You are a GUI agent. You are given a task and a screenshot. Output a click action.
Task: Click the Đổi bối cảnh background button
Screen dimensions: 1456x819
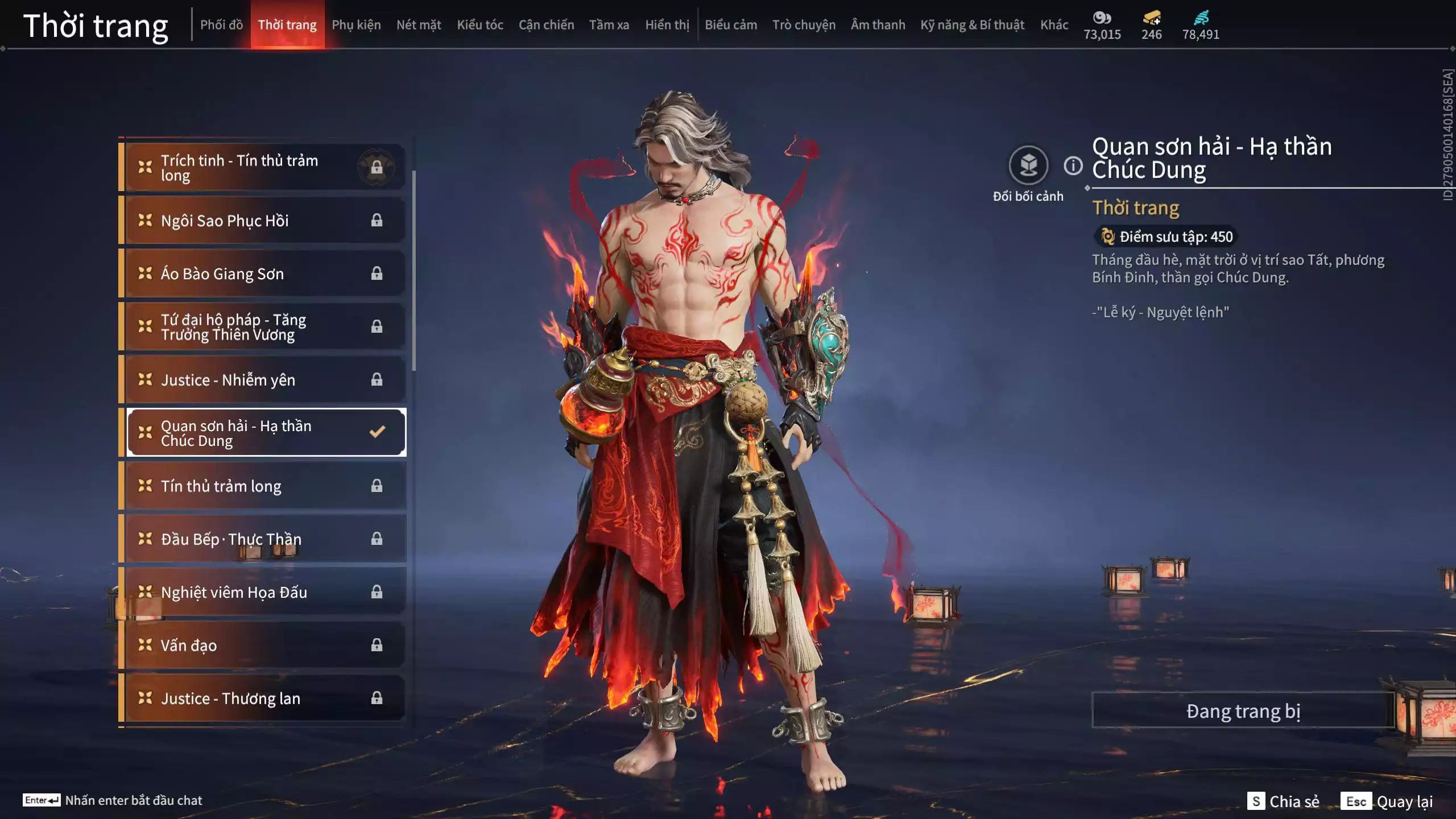(1028, 166)
